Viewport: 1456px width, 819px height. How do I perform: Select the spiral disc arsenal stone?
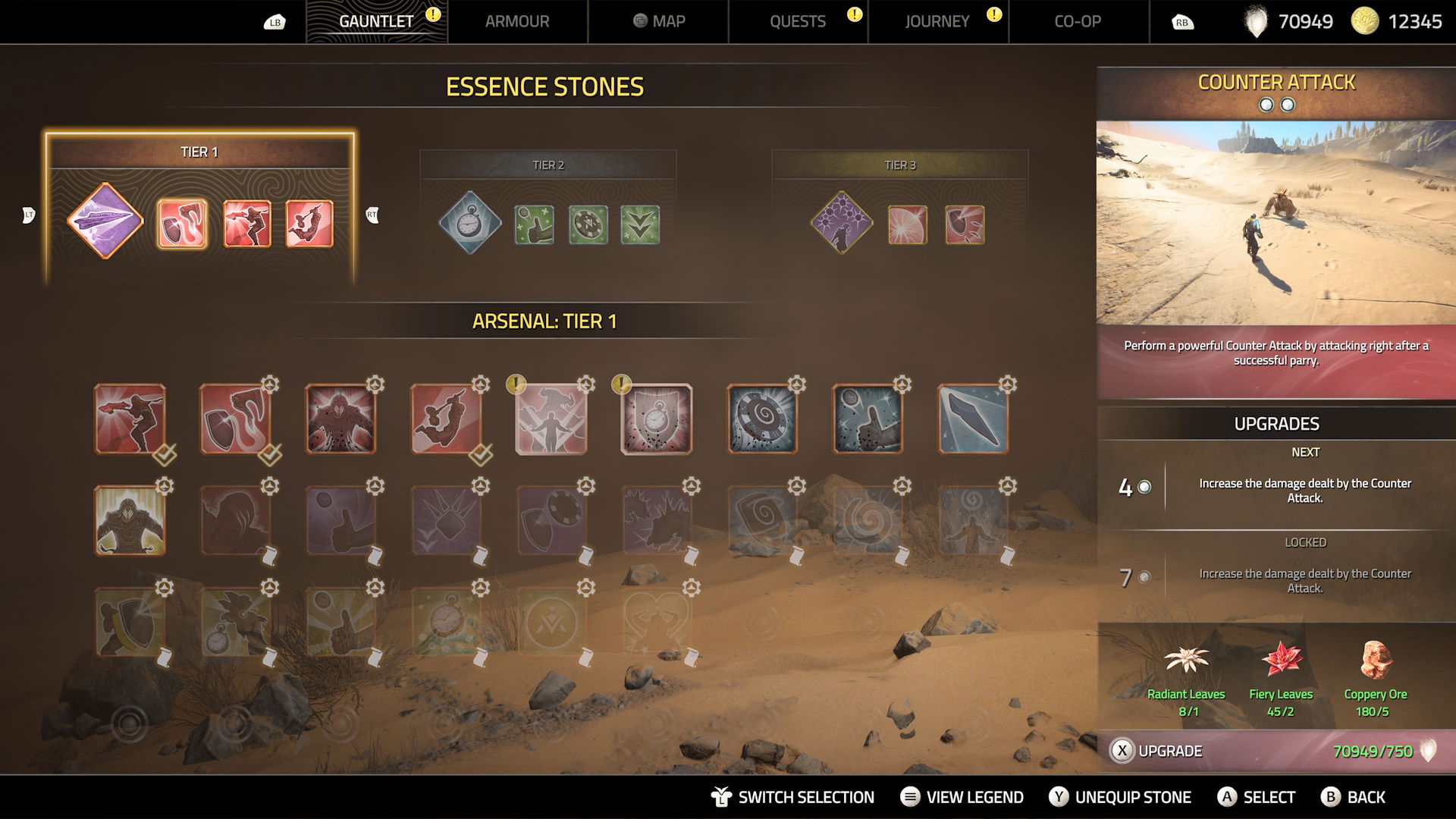tap(762, 419)
